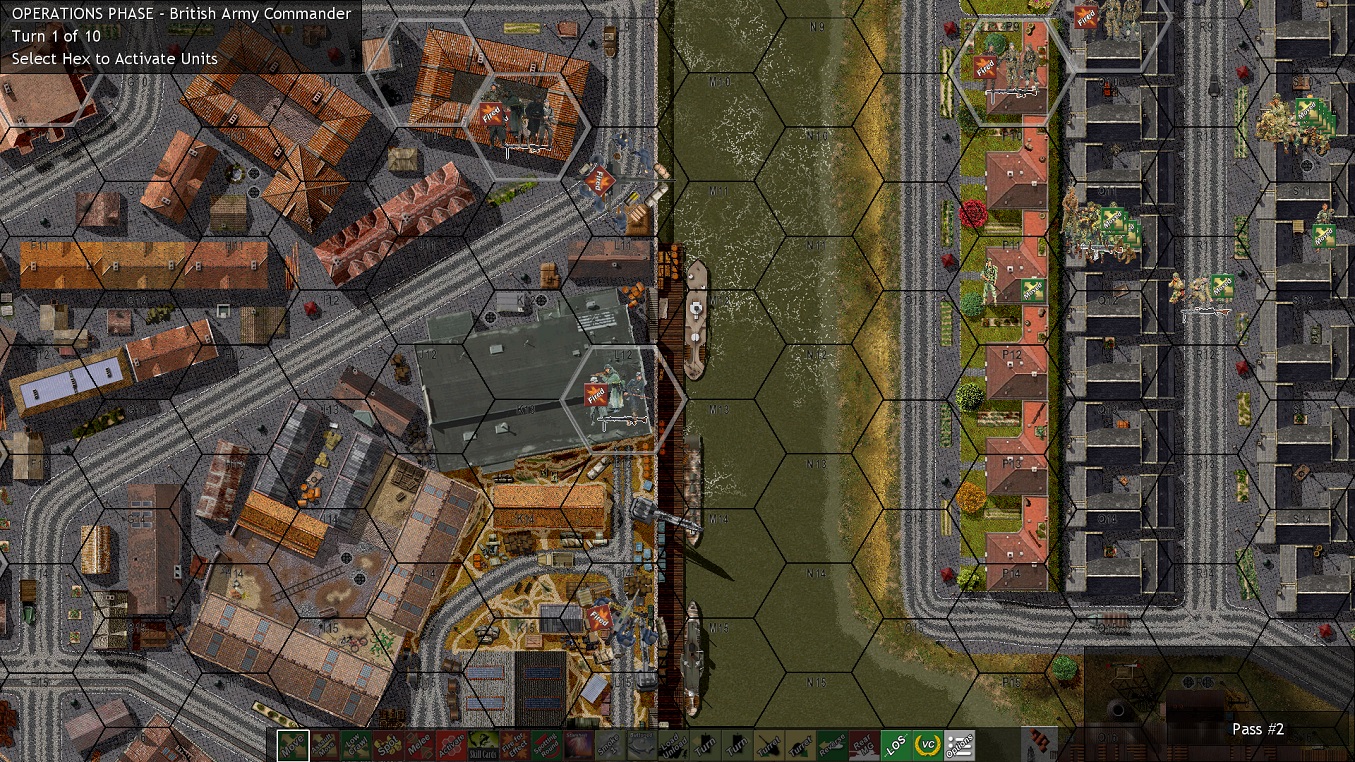Open the Skill Cards panel

[x=482, y=744]
